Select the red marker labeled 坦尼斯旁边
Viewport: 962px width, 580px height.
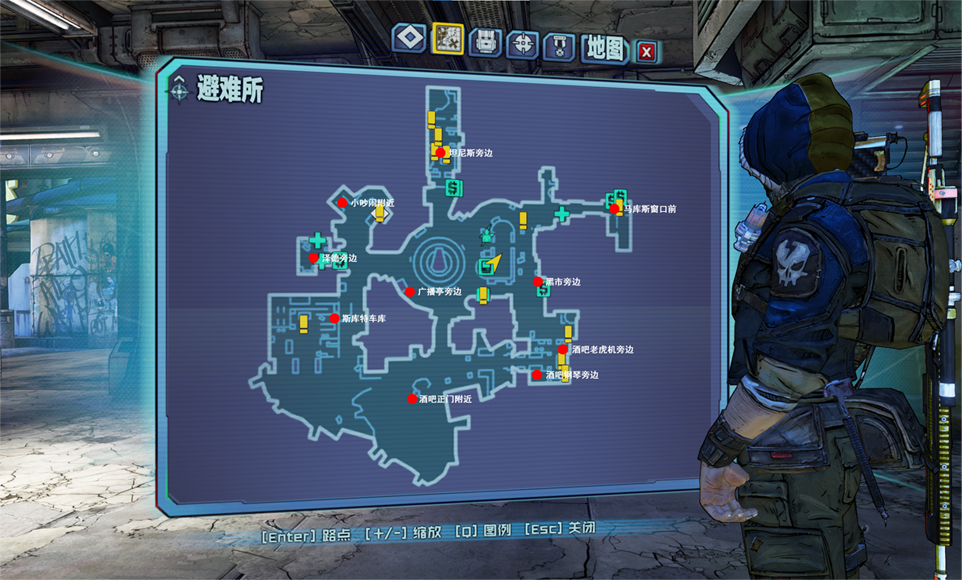pos(440,153)
